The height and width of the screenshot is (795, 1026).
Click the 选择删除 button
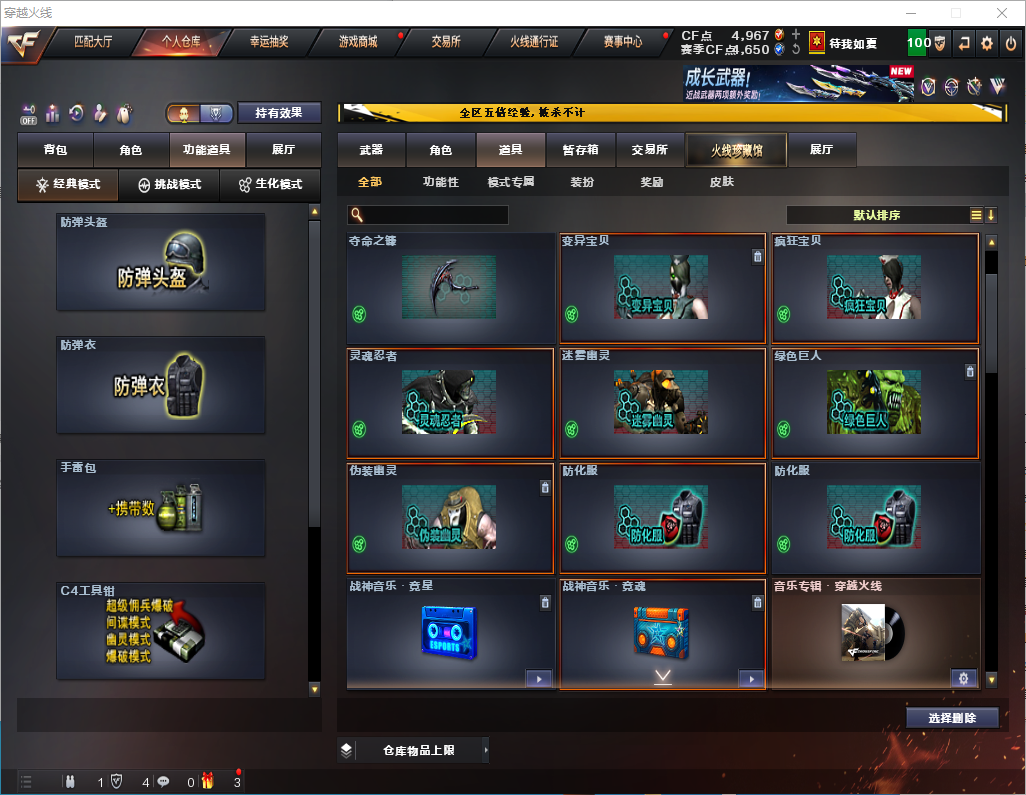point(952,718)
